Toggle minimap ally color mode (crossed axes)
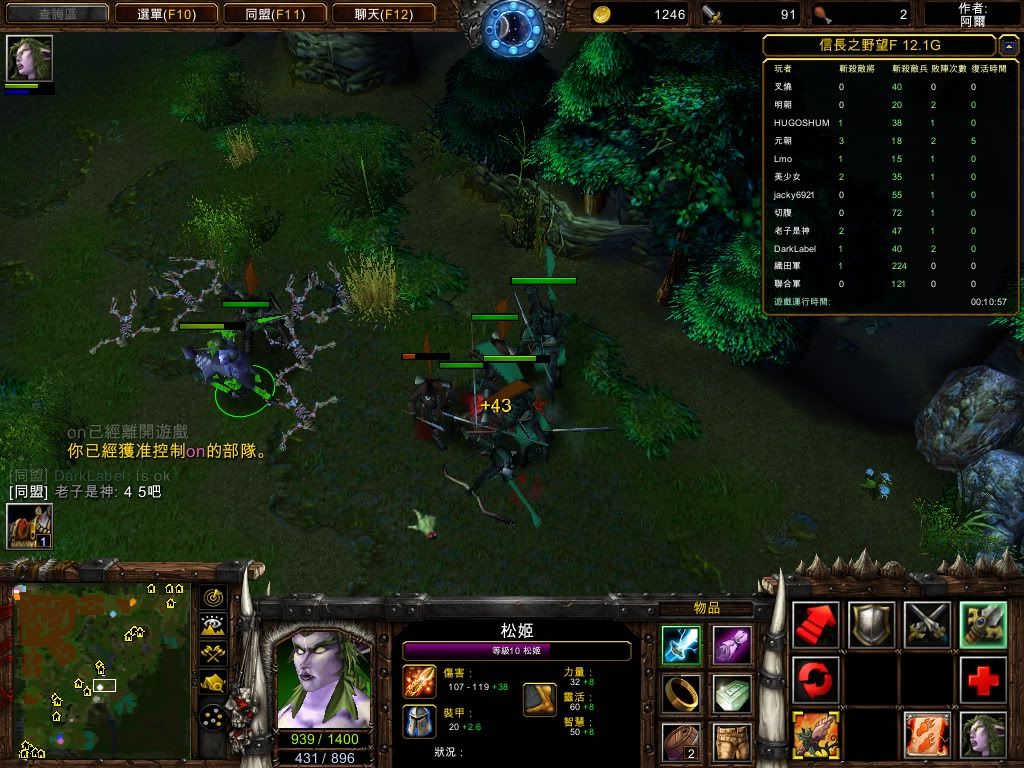Image resolution: width=1024 pixels, height=768 pixels. coord(213,655)
